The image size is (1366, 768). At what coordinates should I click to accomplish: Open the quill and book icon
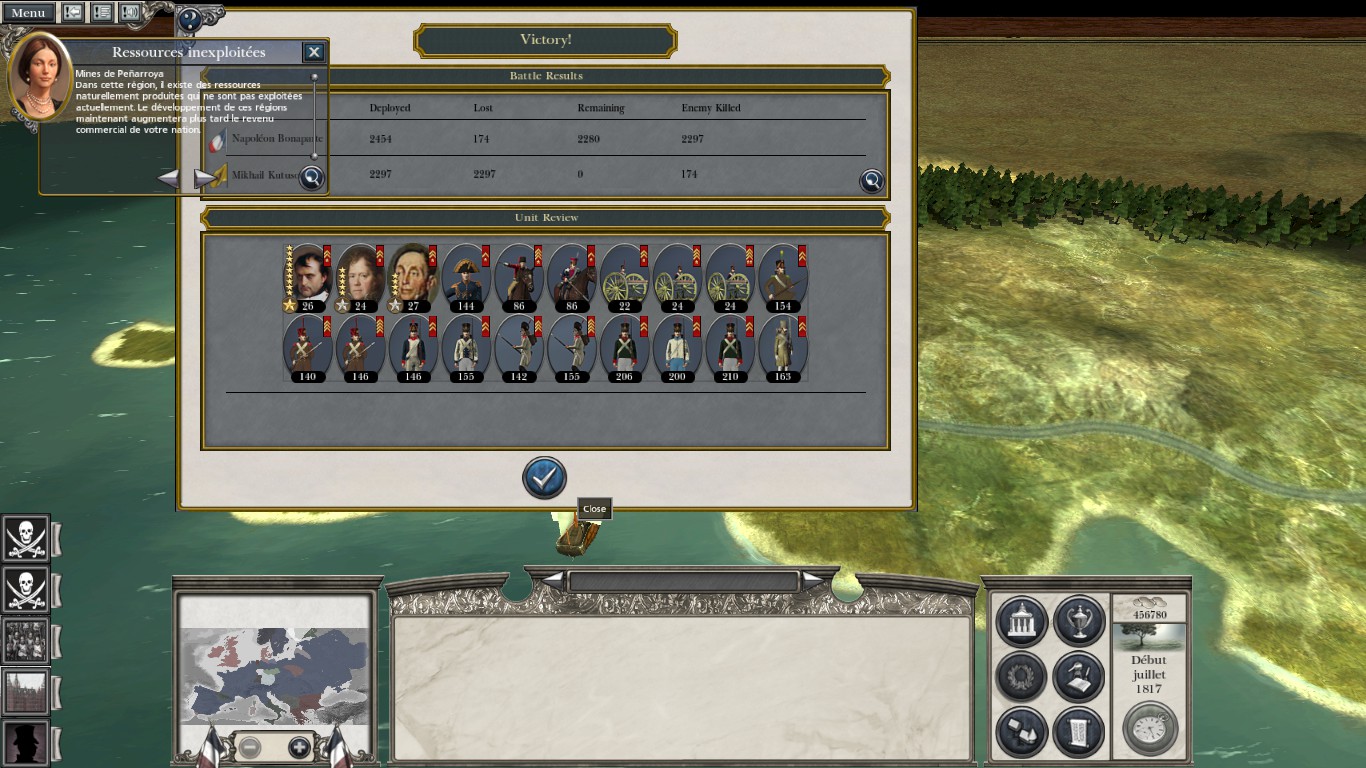coord(1078,677)
